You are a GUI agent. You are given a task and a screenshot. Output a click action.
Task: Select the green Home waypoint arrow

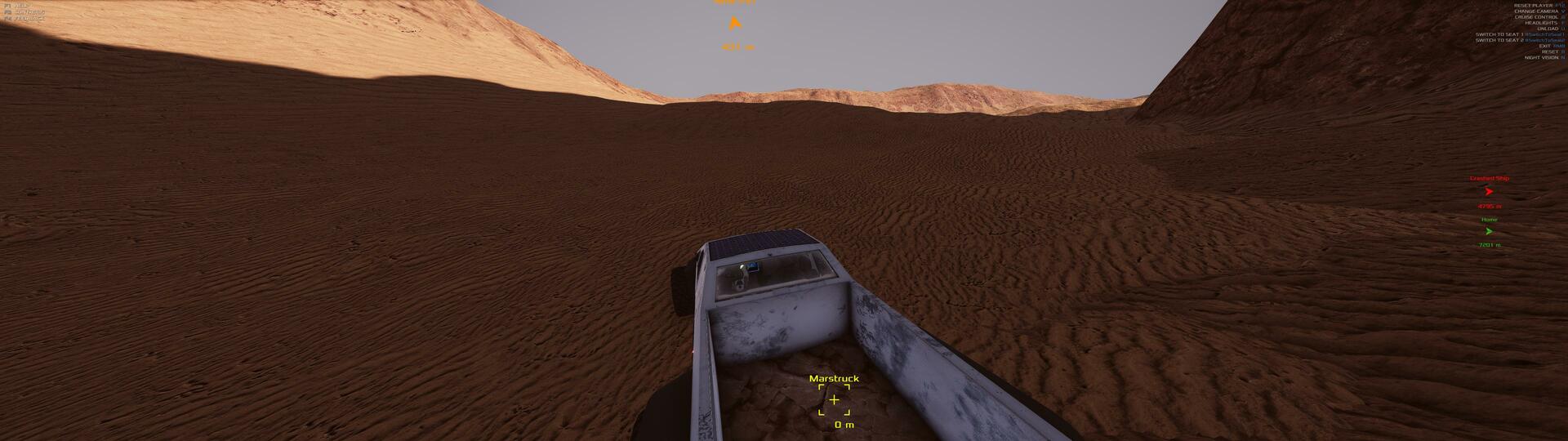(x=1489, y=232)
